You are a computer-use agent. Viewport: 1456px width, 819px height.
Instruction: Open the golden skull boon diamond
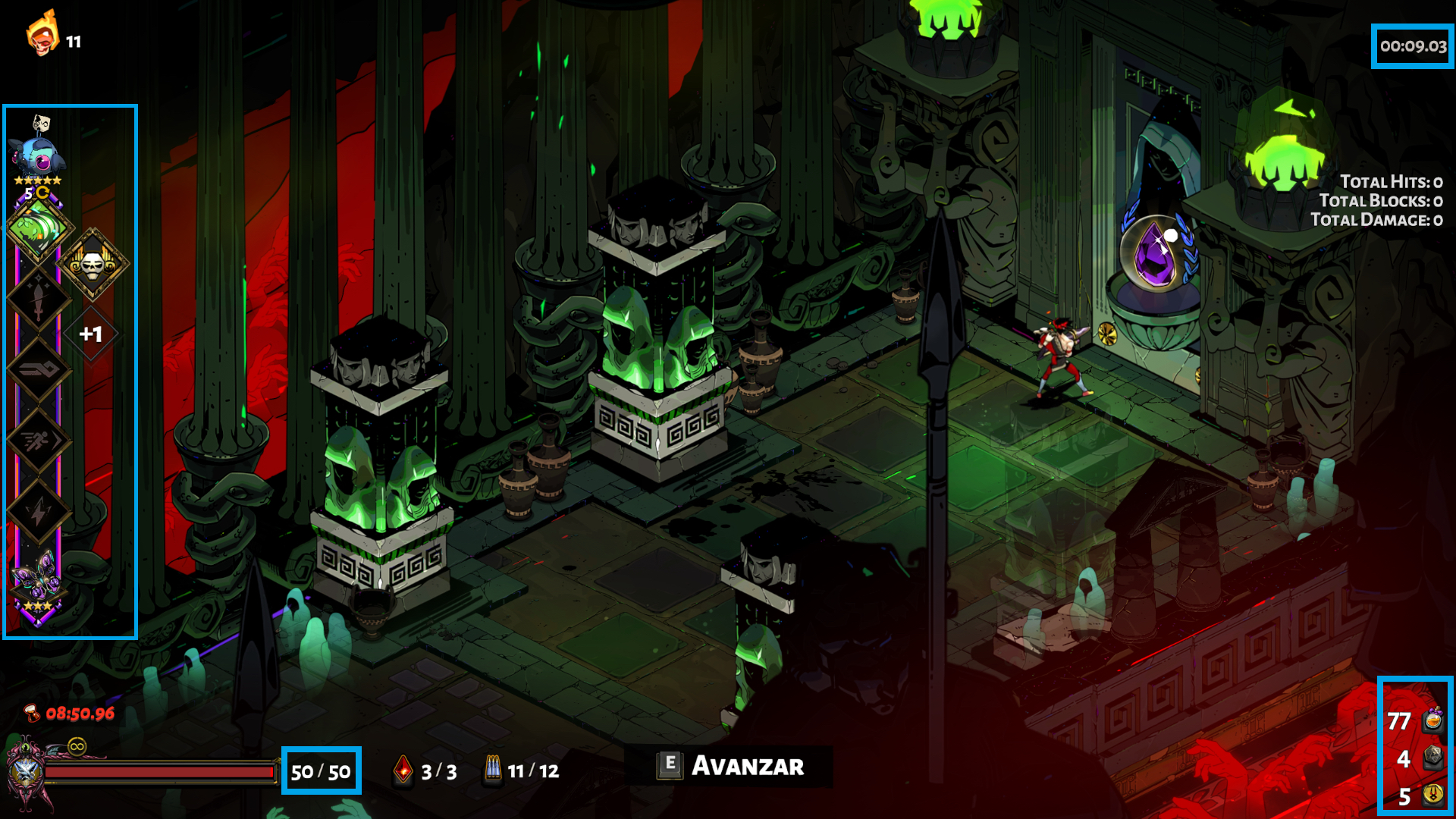pyautogui.click(x=93, y=263)
